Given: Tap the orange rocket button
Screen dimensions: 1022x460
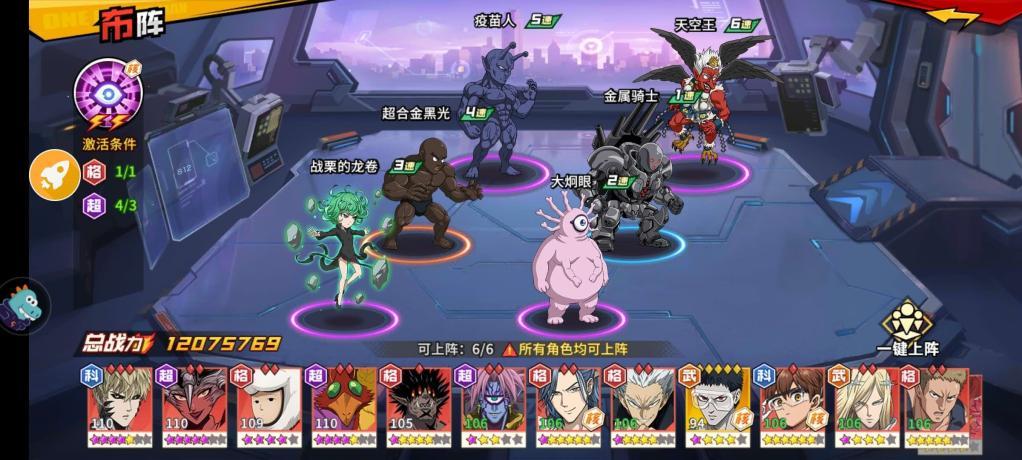Looking at the screenshot, I should 54,175.
